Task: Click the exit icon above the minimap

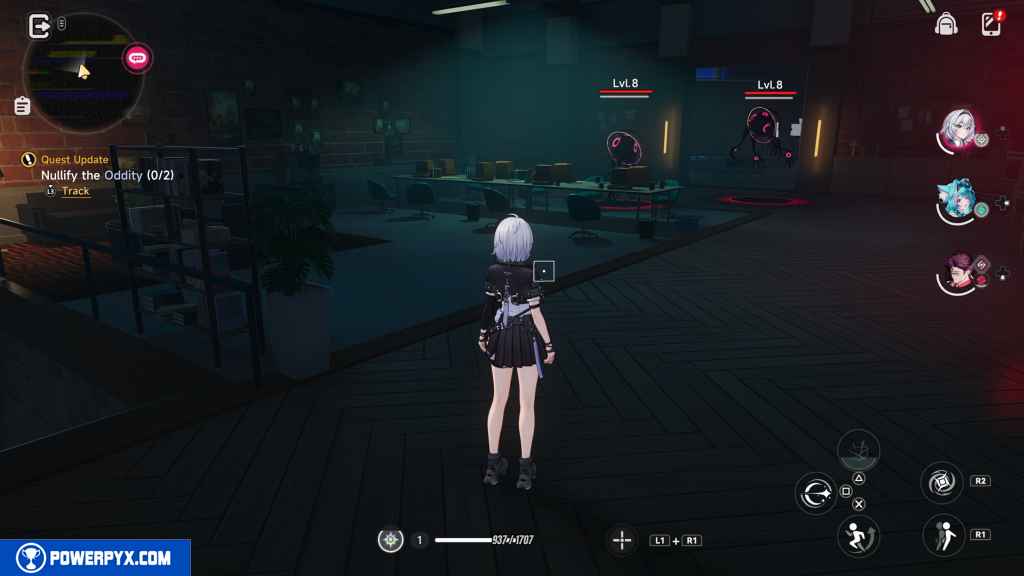Action: pyautogui.click(x=40, y=25)
